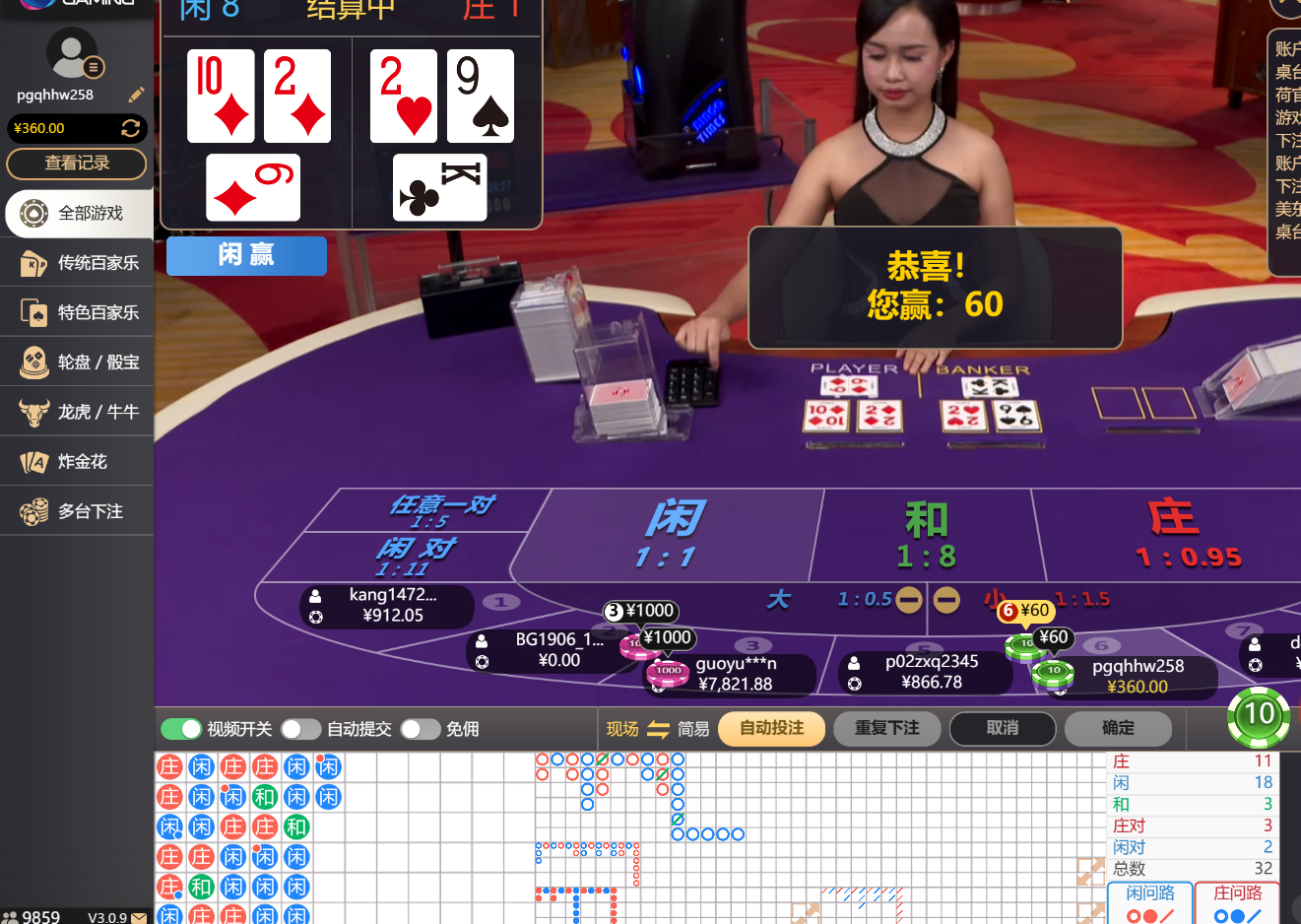The image size is (1301, 924).
Task: Select the green ¥10 chip denomination
Action: tap(1258, 717)
